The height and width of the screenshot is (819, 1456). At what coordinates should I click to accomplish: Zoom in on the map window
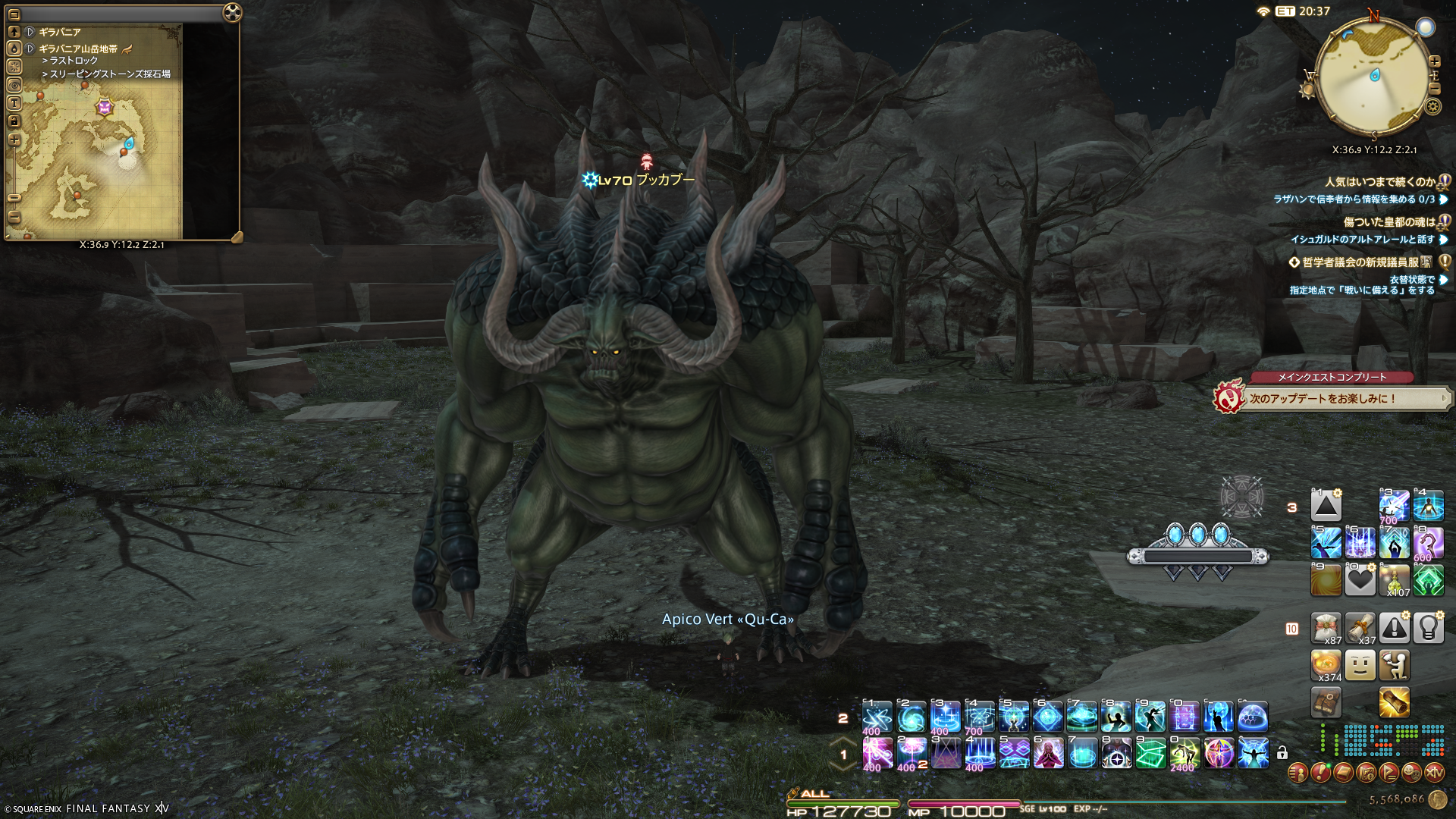point(14,140)
